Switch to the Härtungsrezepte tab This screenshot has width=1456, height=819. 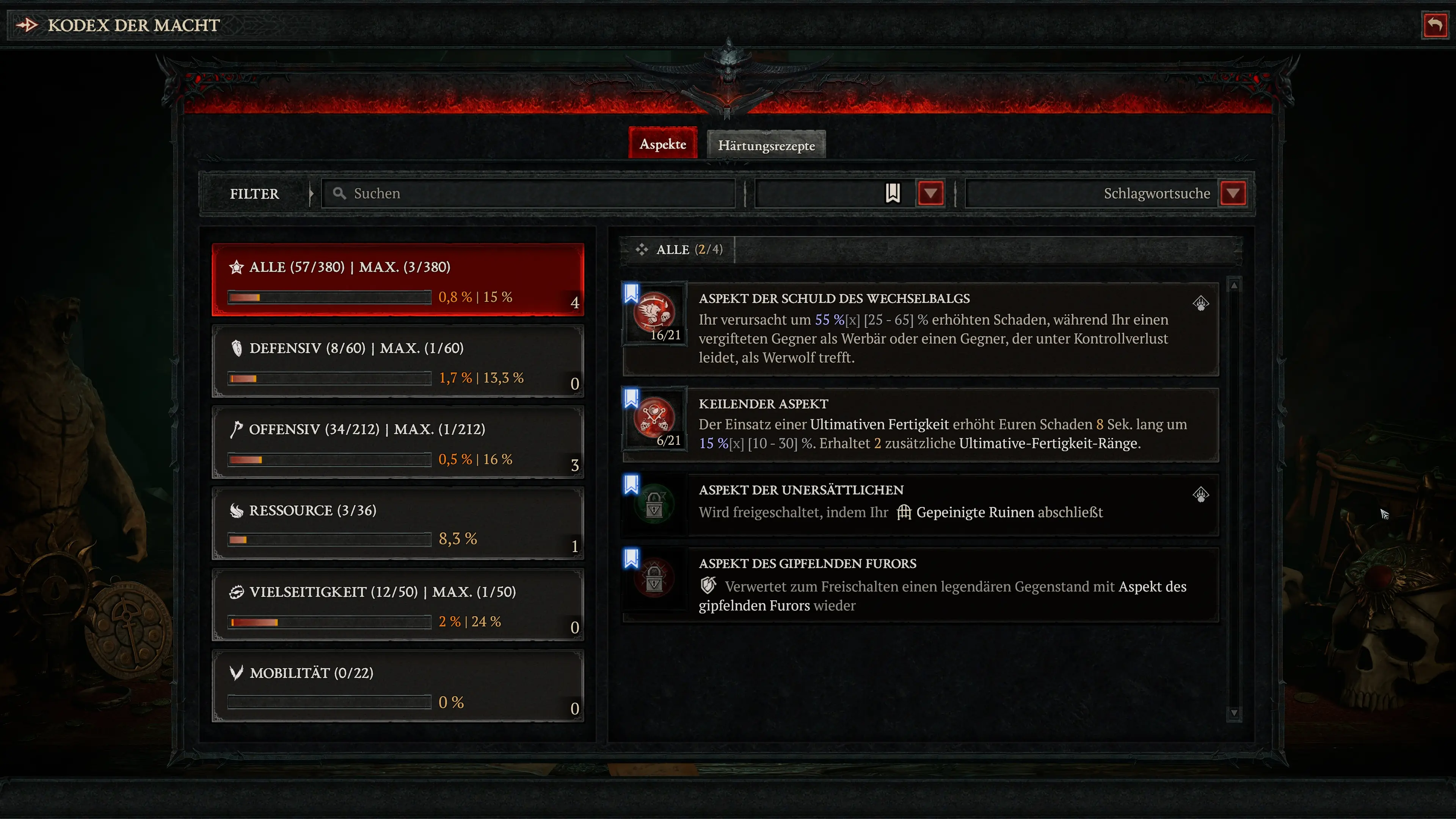click(x=766, y=145)
